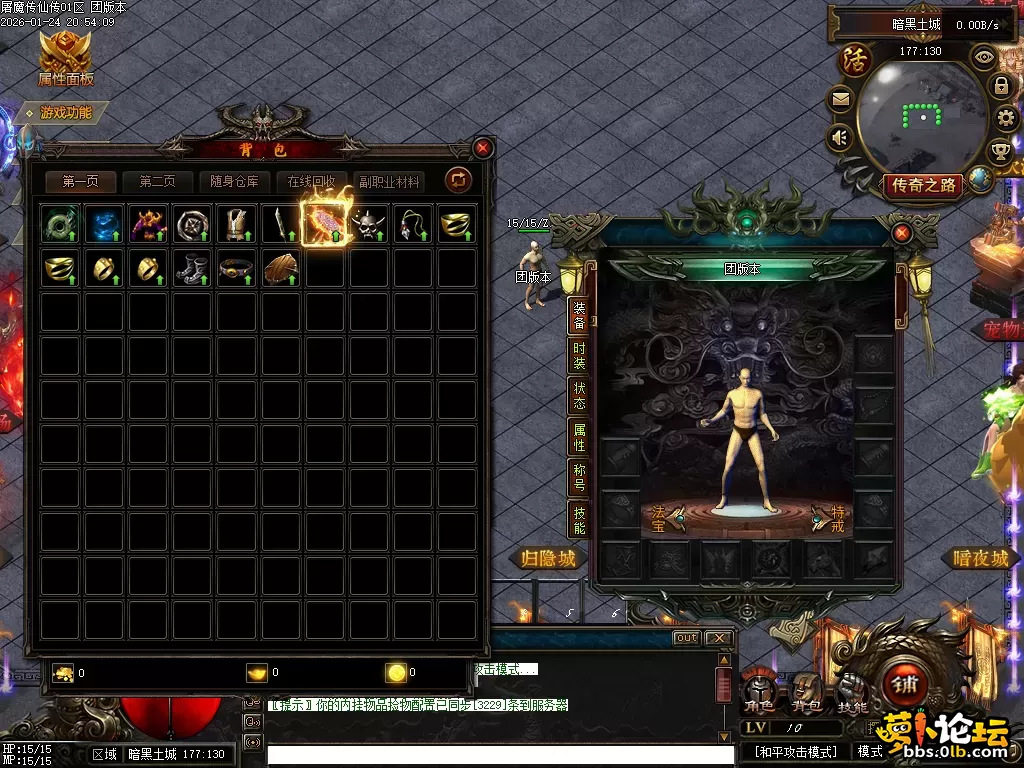Open the 属性面板 attribute panel icon
The image size is (1024, 768).
[65, 58]
